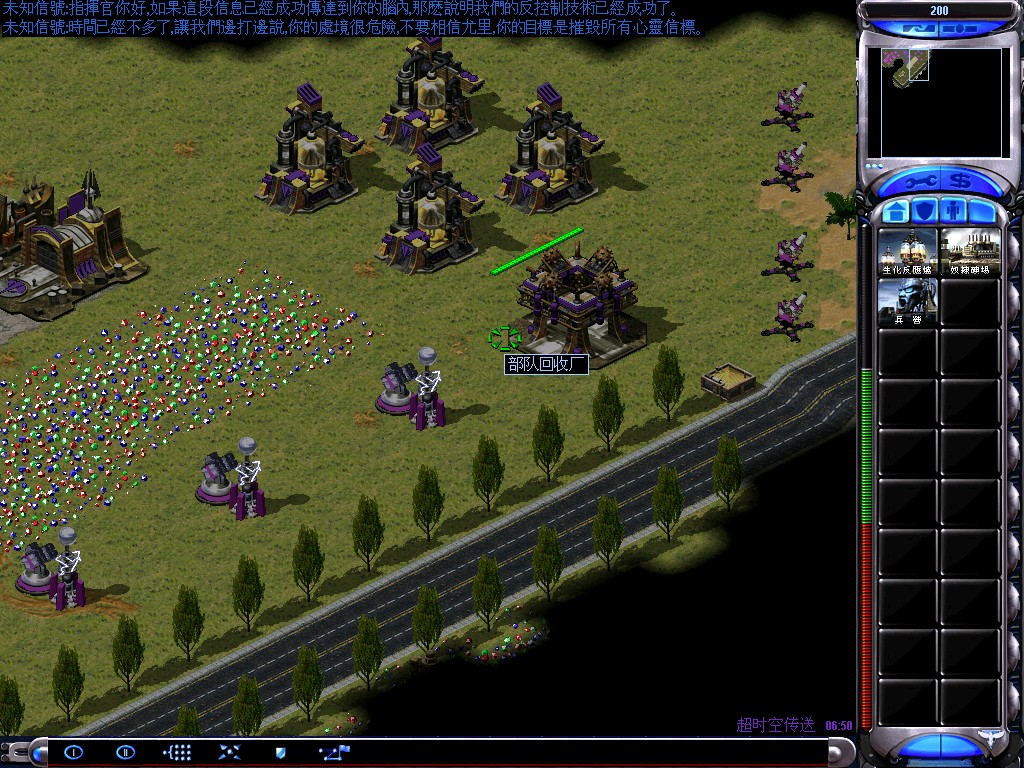
Task: Switch to the infantry tab
Action: point(955,212)
